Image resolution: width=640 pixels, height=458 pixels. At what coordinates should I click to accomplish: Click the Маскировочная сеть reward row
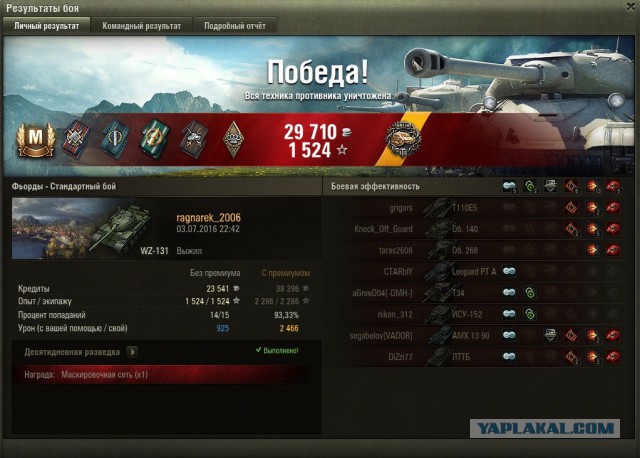point(160,374)
